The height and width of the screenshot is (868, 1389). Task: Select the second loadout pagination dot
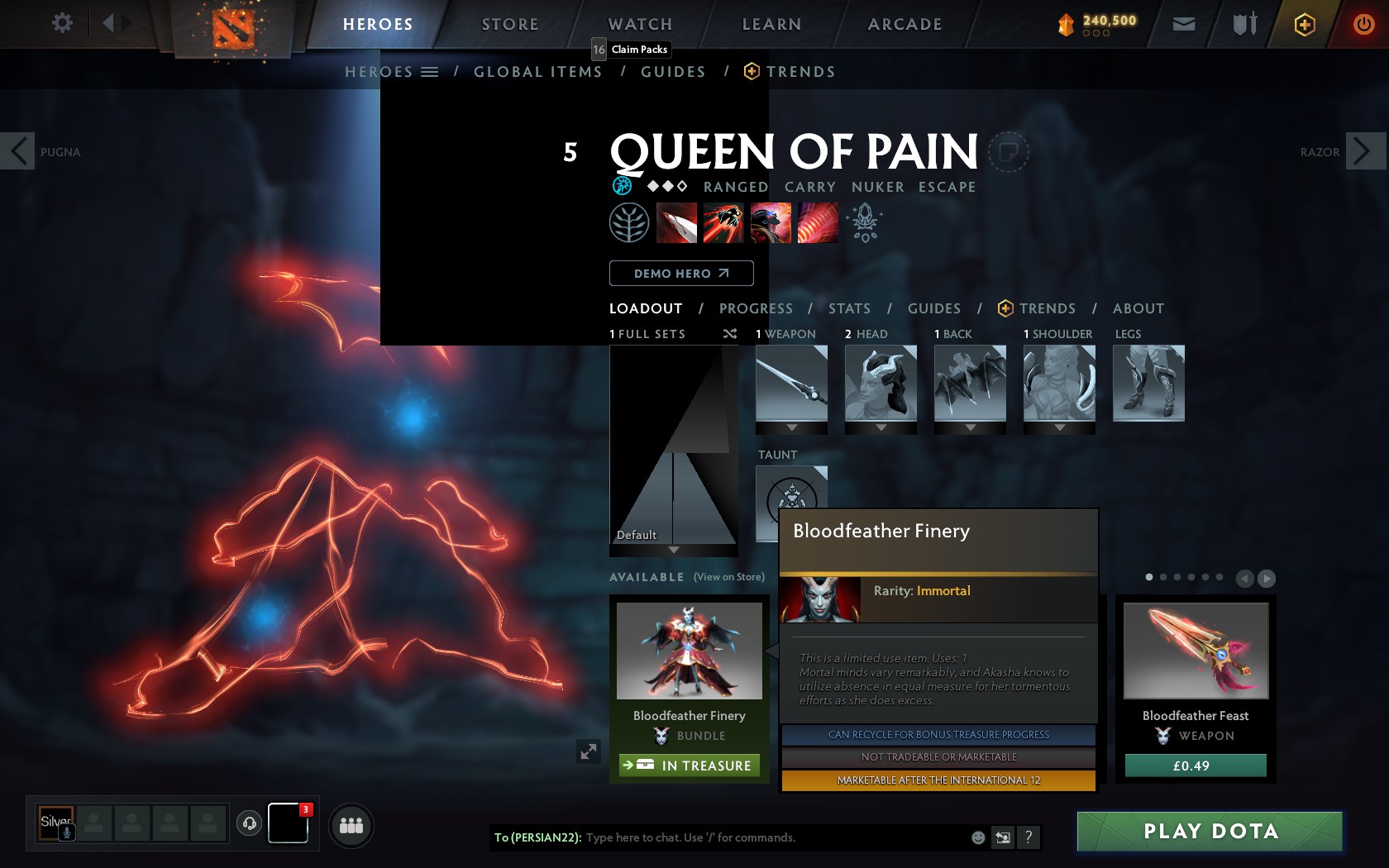coord(1162,579)
